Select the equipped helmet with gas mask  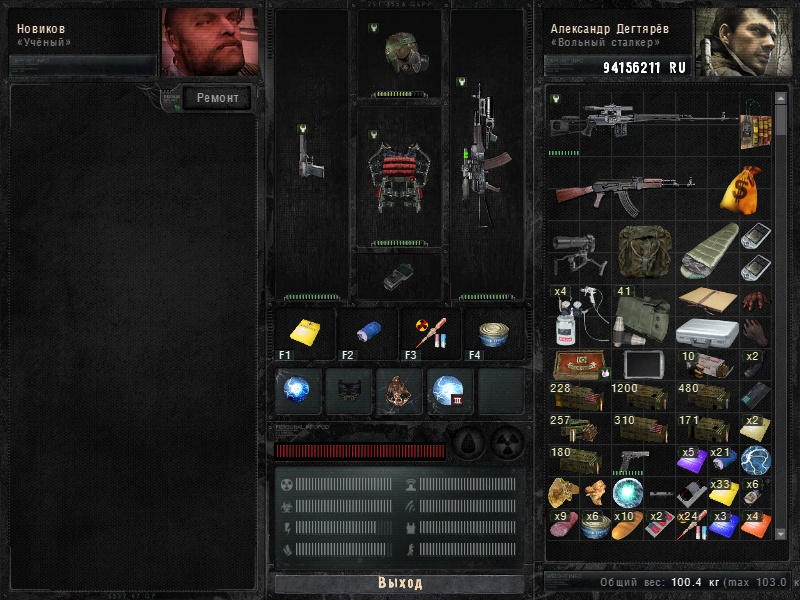click(x=399, y=54)
